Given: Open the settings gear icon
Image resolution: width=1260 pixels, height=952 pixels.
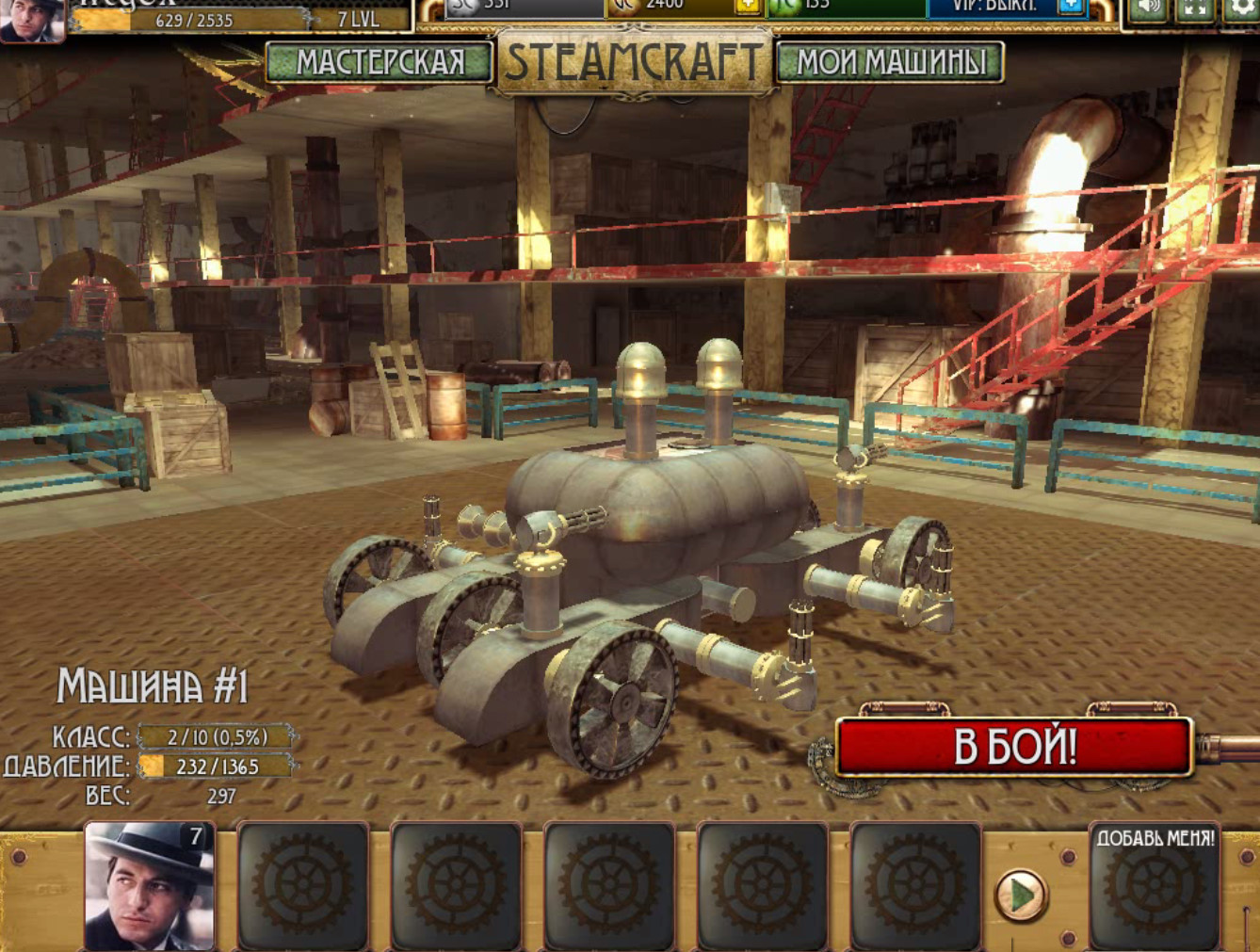Looking at the screenshot, I should [x=1241, y=8].
